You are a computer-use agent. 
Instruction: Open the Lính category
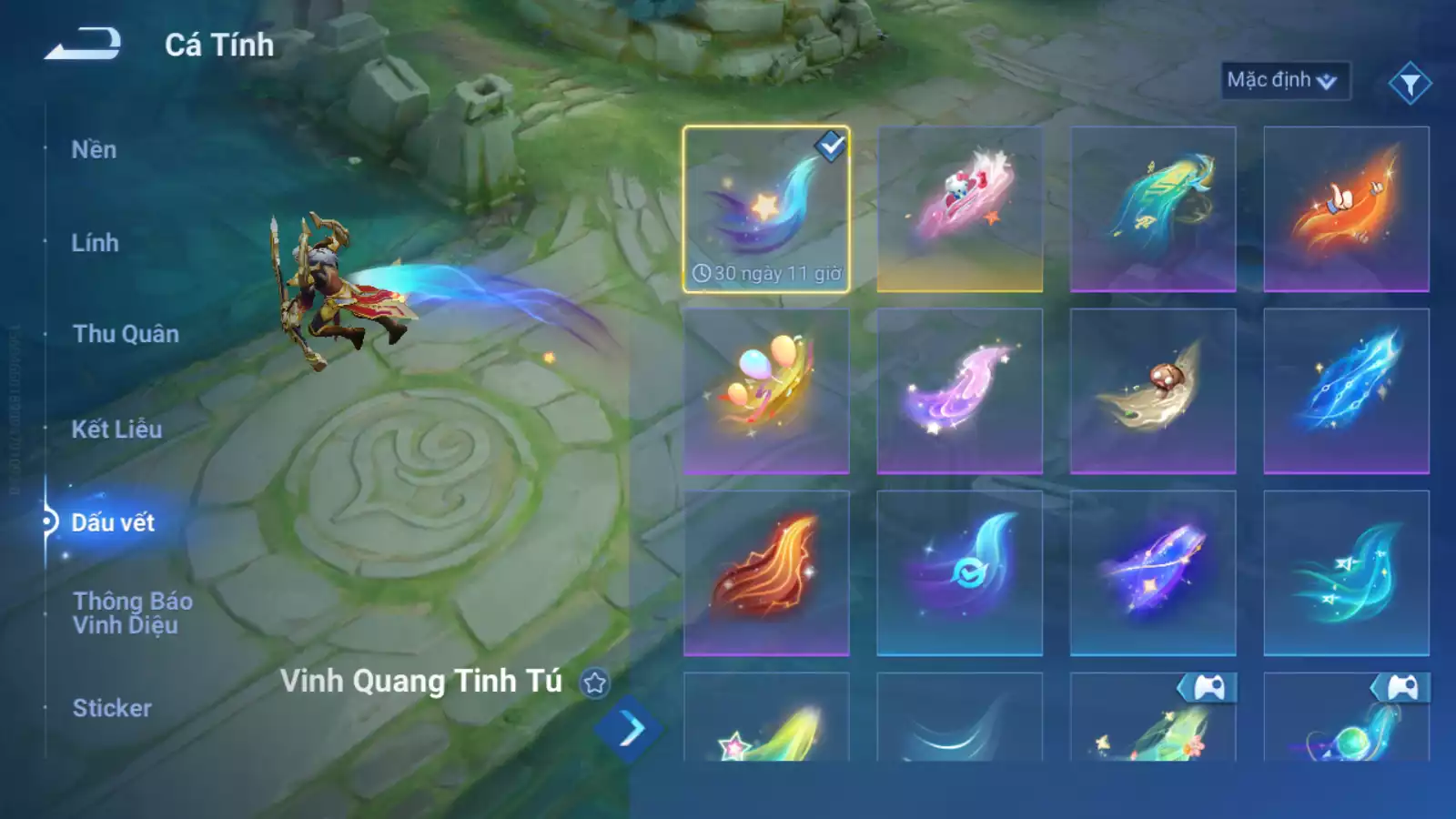pyautogui.click(x=95, y=243)
